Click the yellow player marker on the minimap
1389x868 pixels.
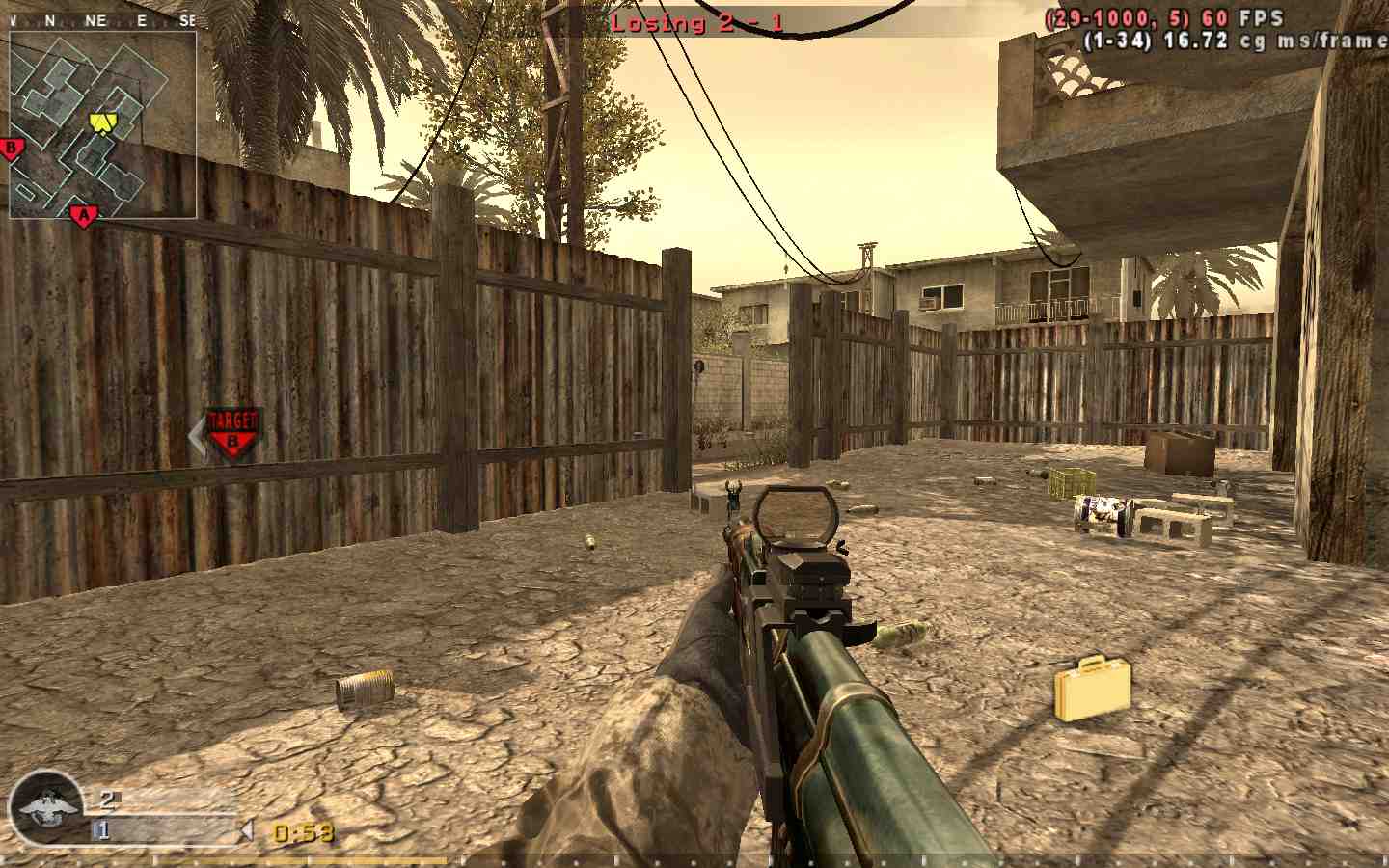[102, 122]
